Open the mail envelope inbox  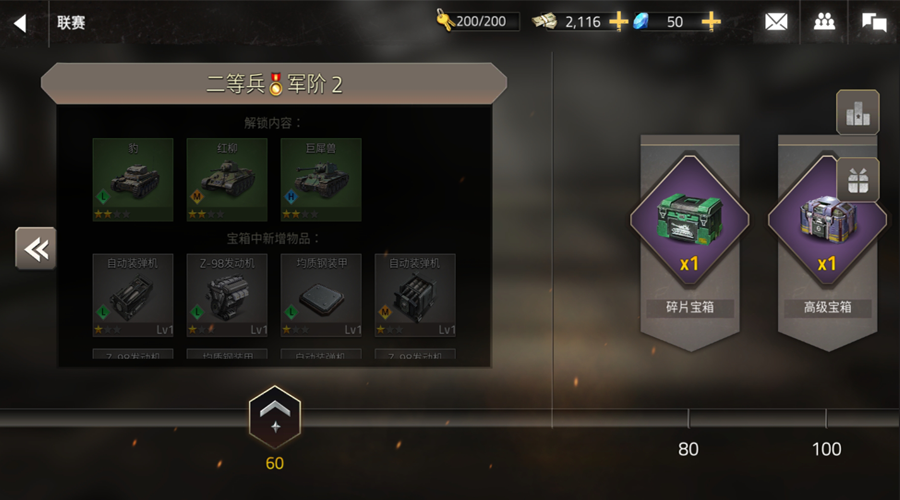(776, 22)
